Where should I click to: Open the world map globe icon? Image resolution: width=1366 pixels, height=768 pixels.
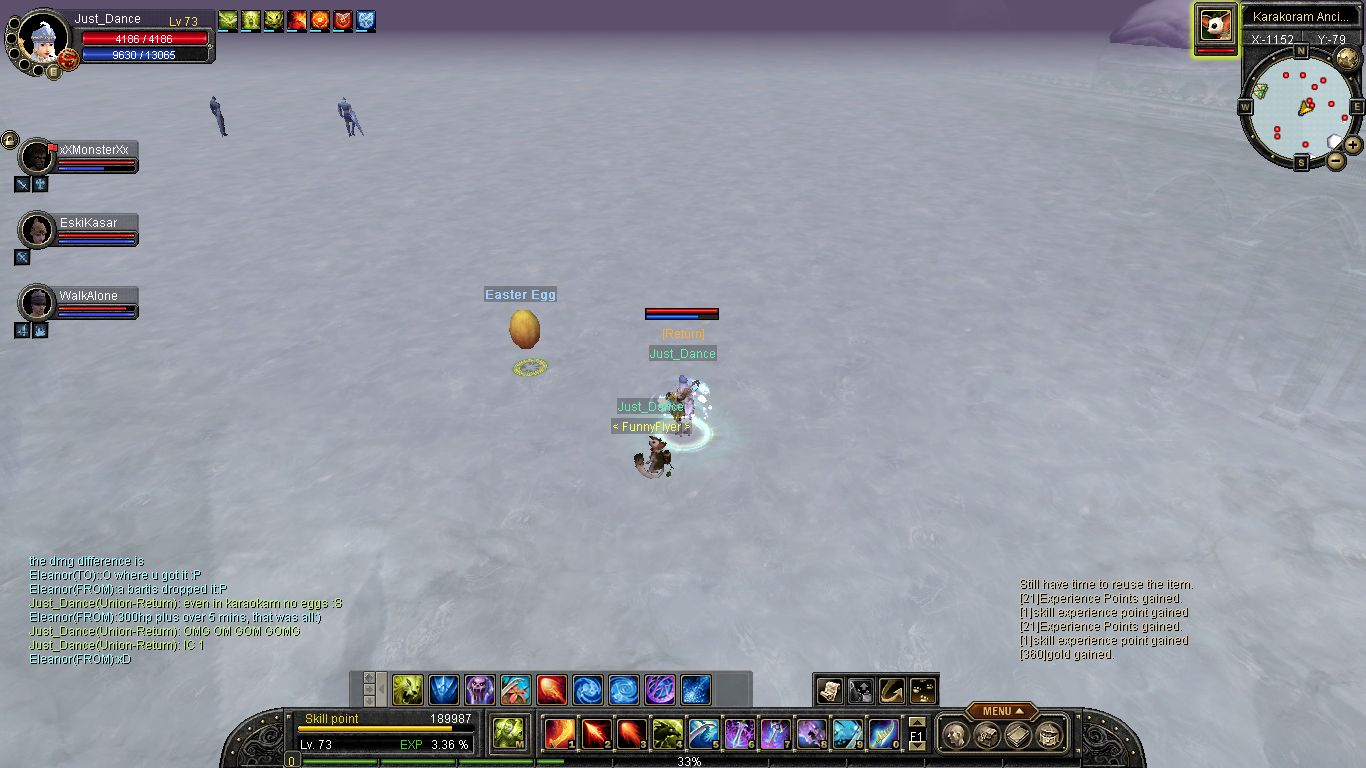point(1346,58)
